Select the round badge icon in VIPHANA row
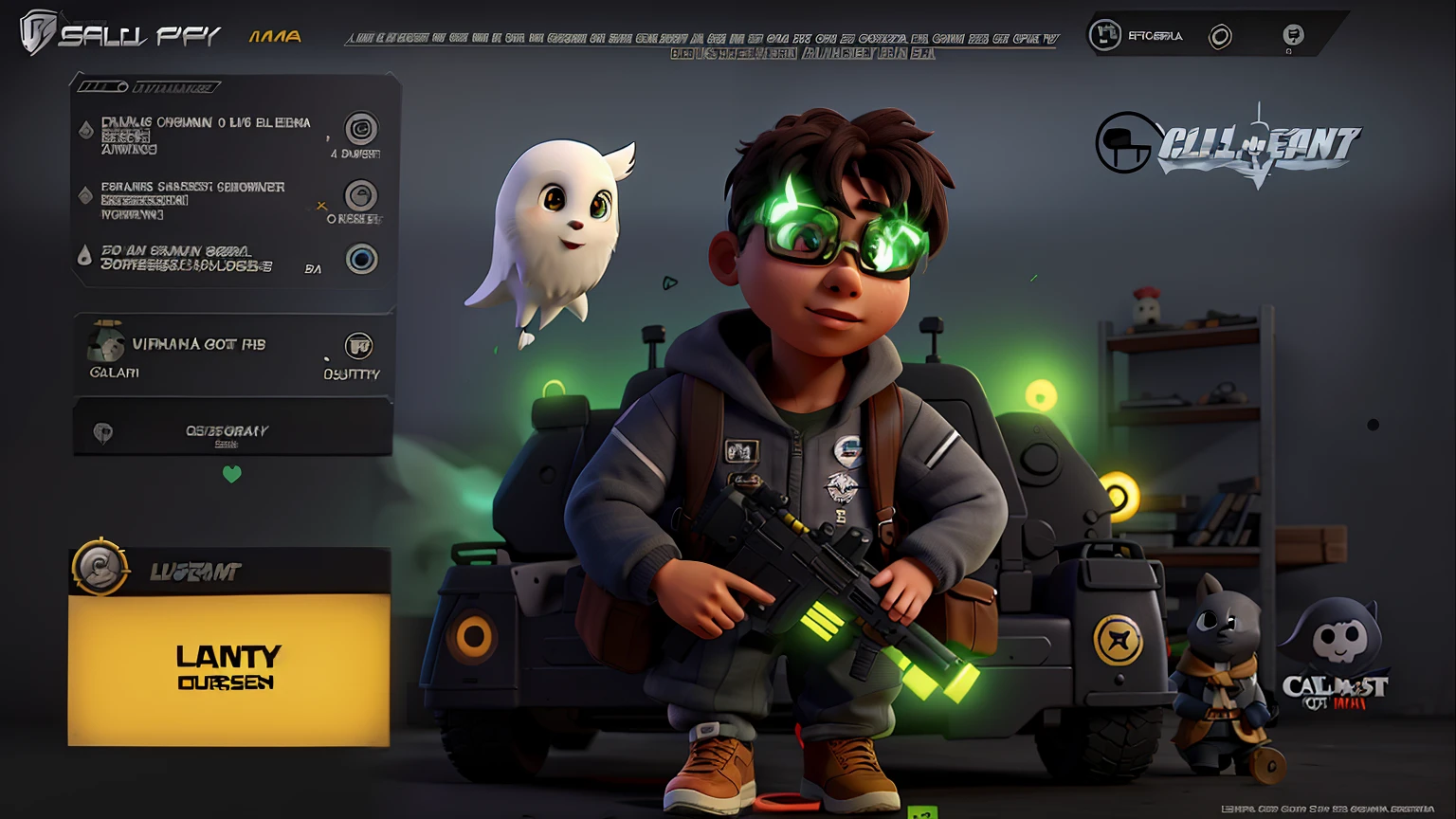This screenshot has height=819, width=1456. pyautogui.click(x=358, y=346)
